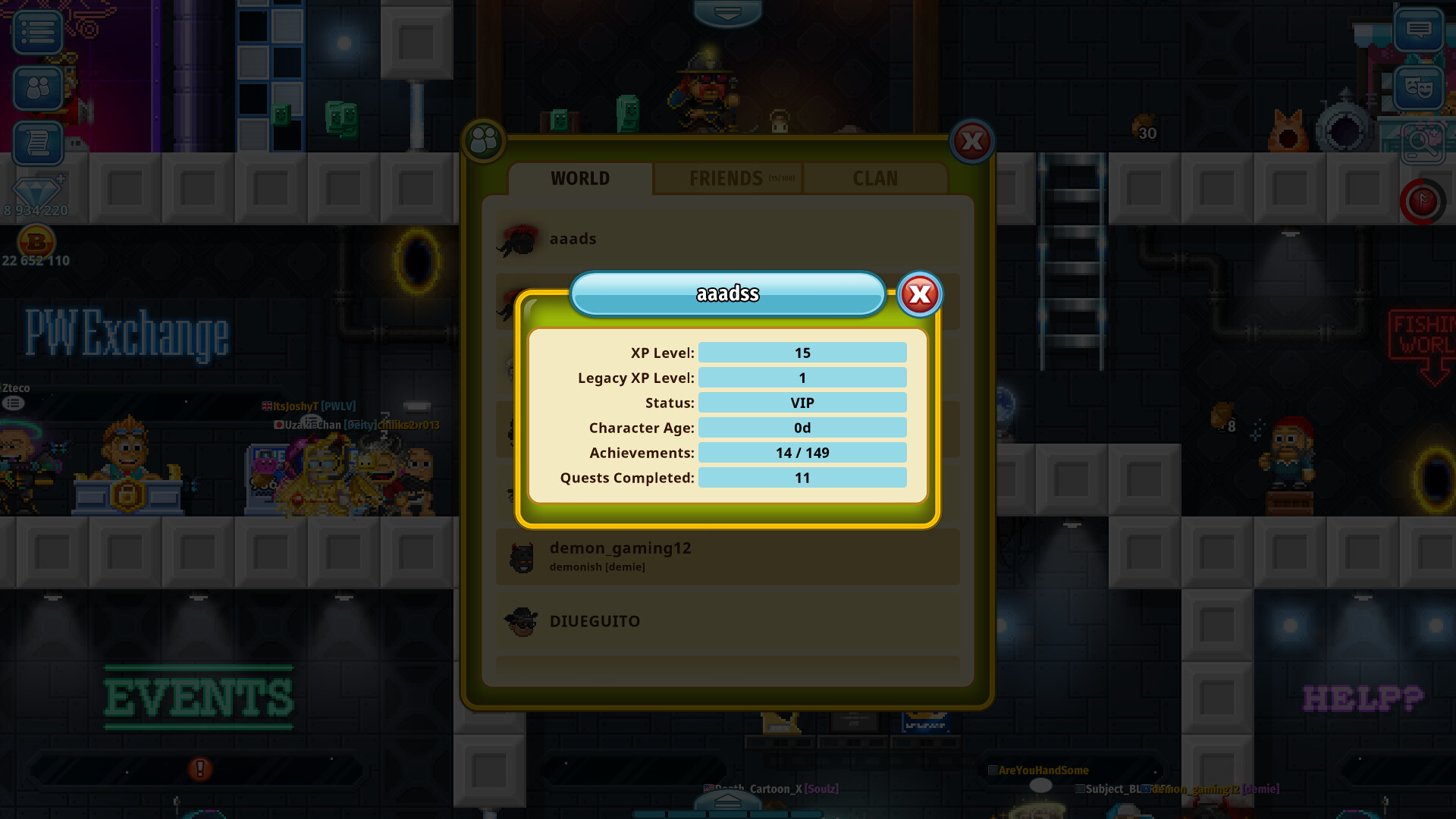The image size is (1456, 819).
Task: Click the orange byte coin icon
Action: click(36, 243)
